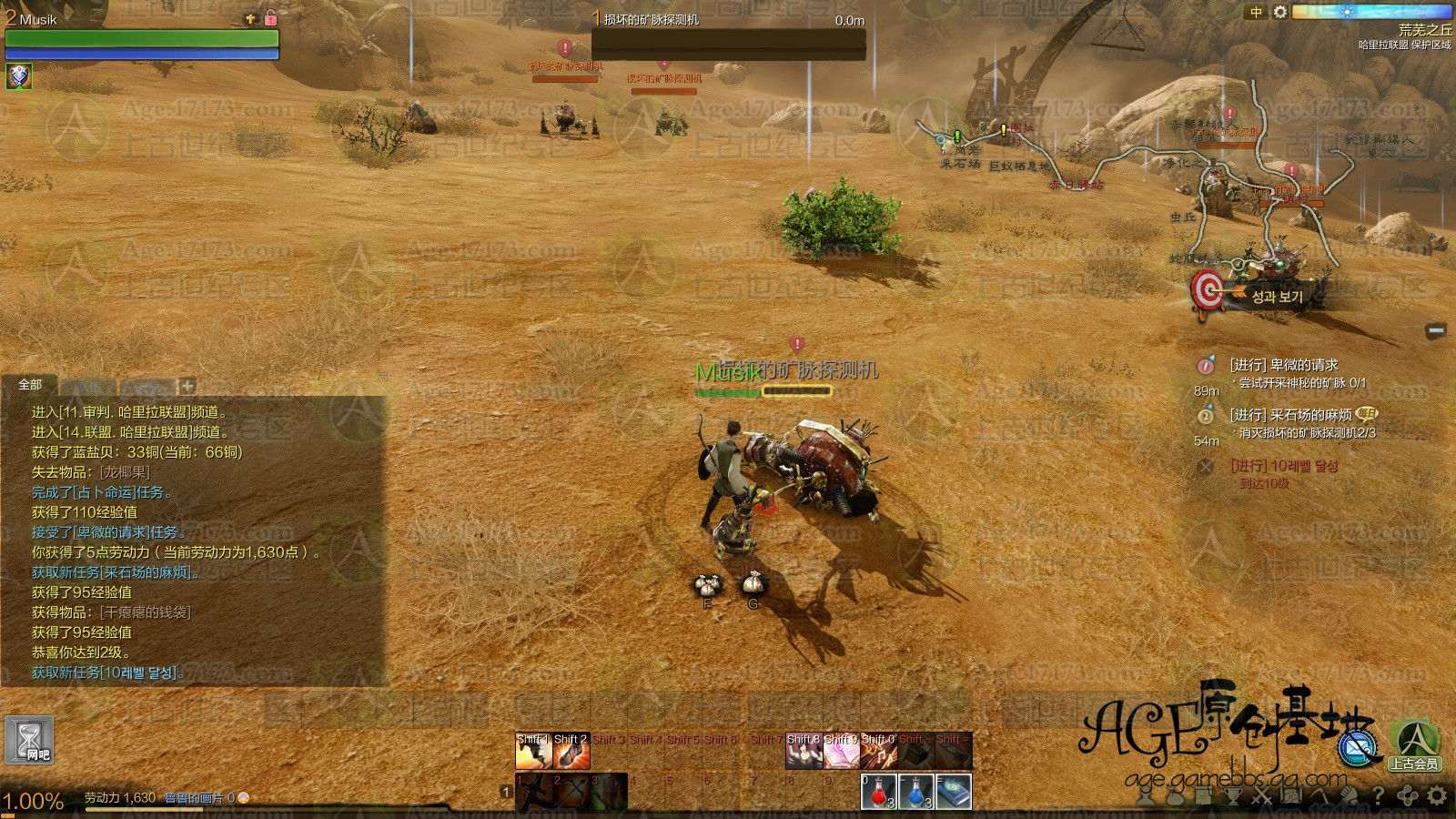Use the blue mana potion slot
The width and height of the screenshot is (1456, 819).
coord(915,791)
